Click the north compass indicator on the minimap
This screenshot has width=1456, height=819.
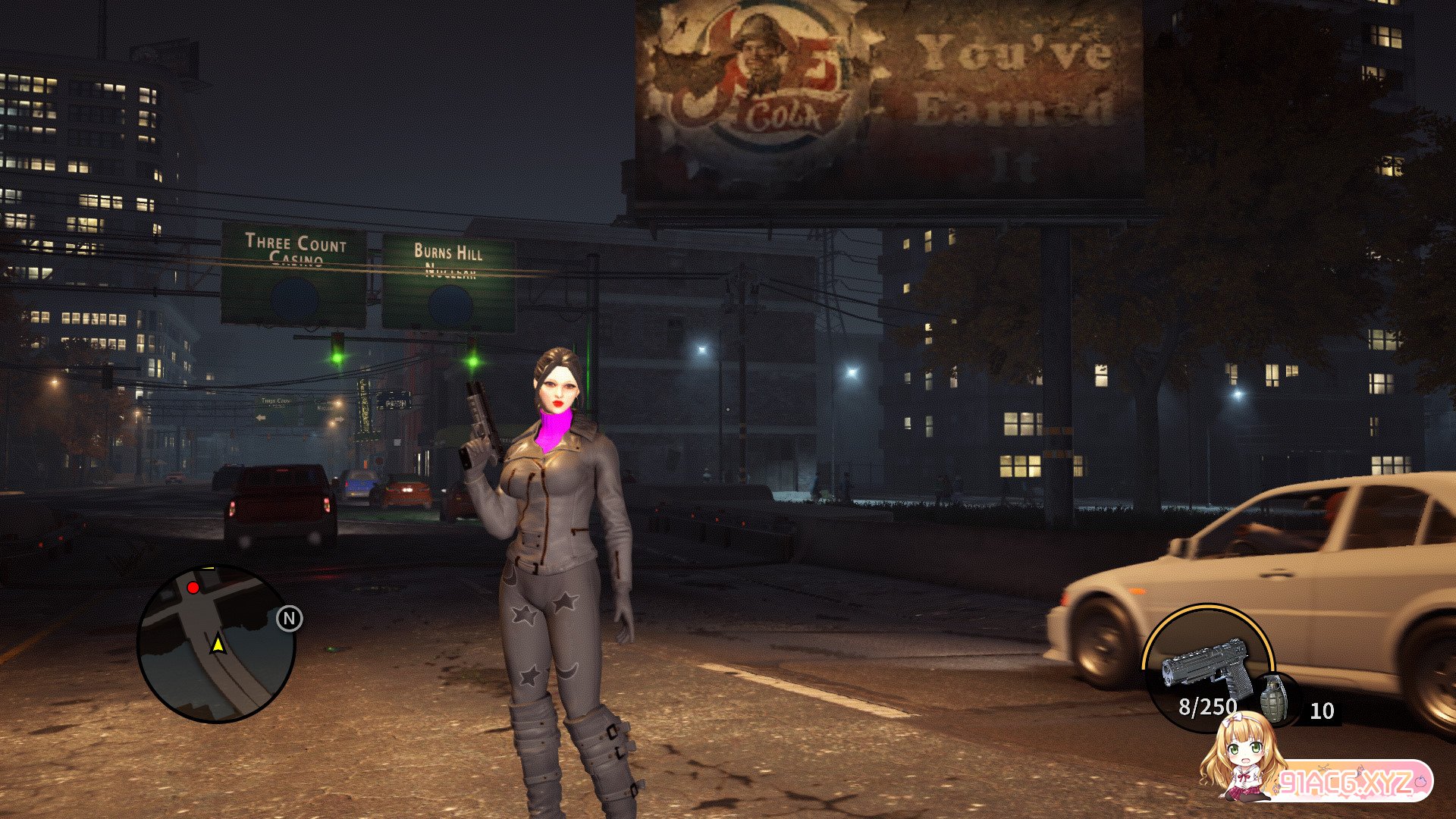[289, 619]
